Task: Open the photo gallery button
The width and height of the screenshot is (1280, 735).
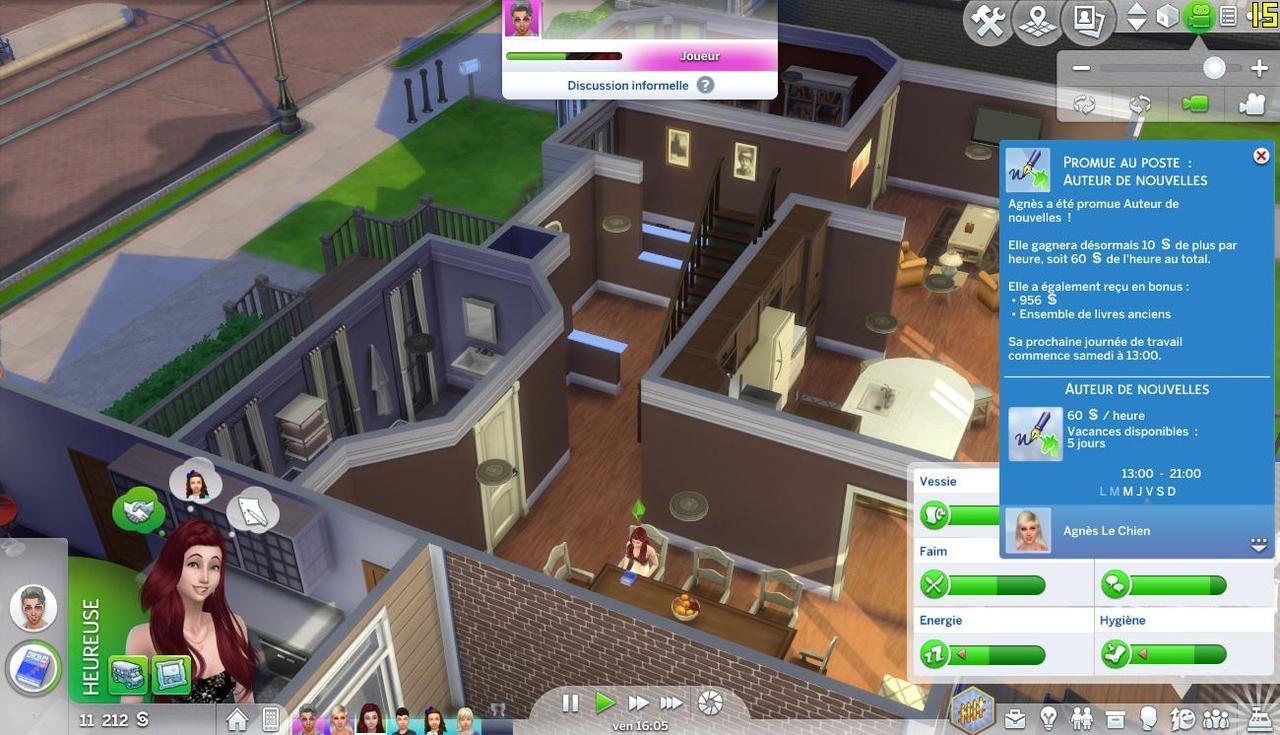Action: click(1087, 21)
